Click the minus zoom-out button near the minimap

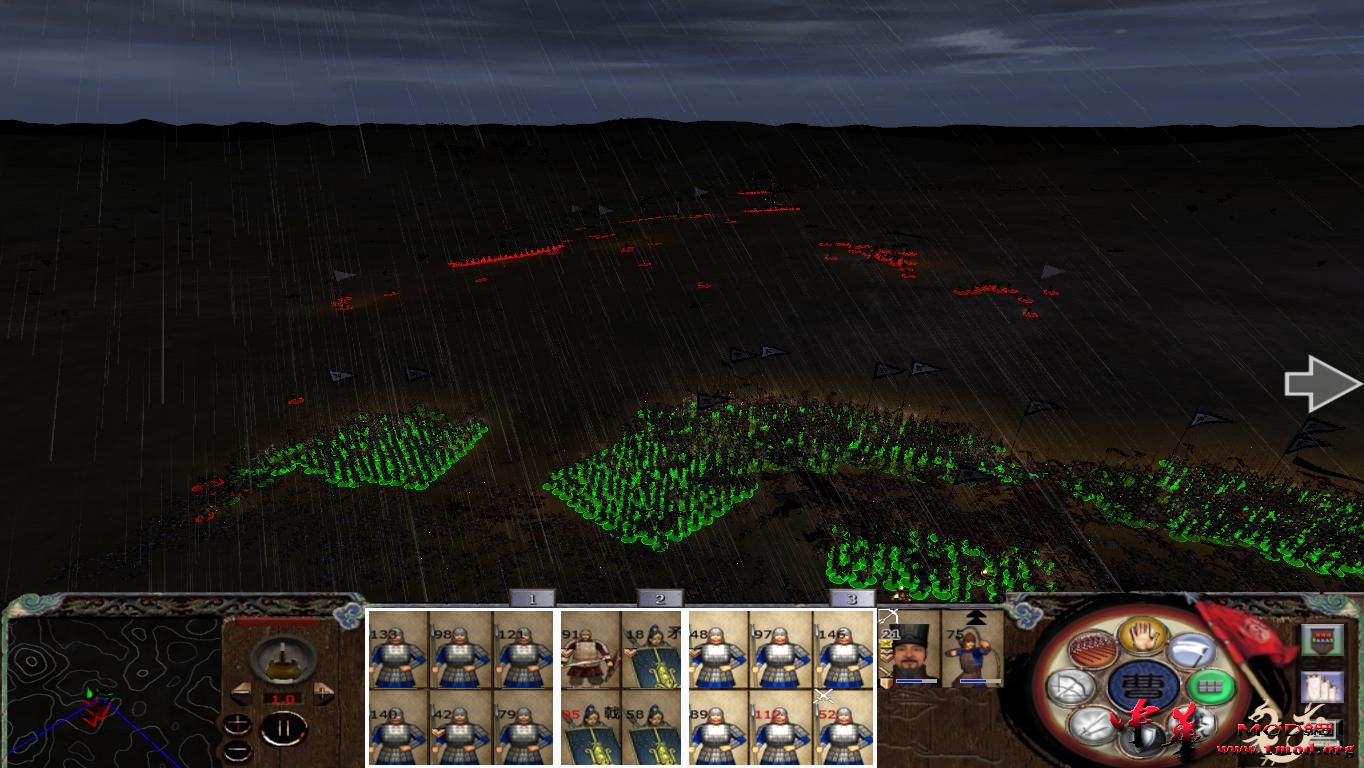[237, 750]
